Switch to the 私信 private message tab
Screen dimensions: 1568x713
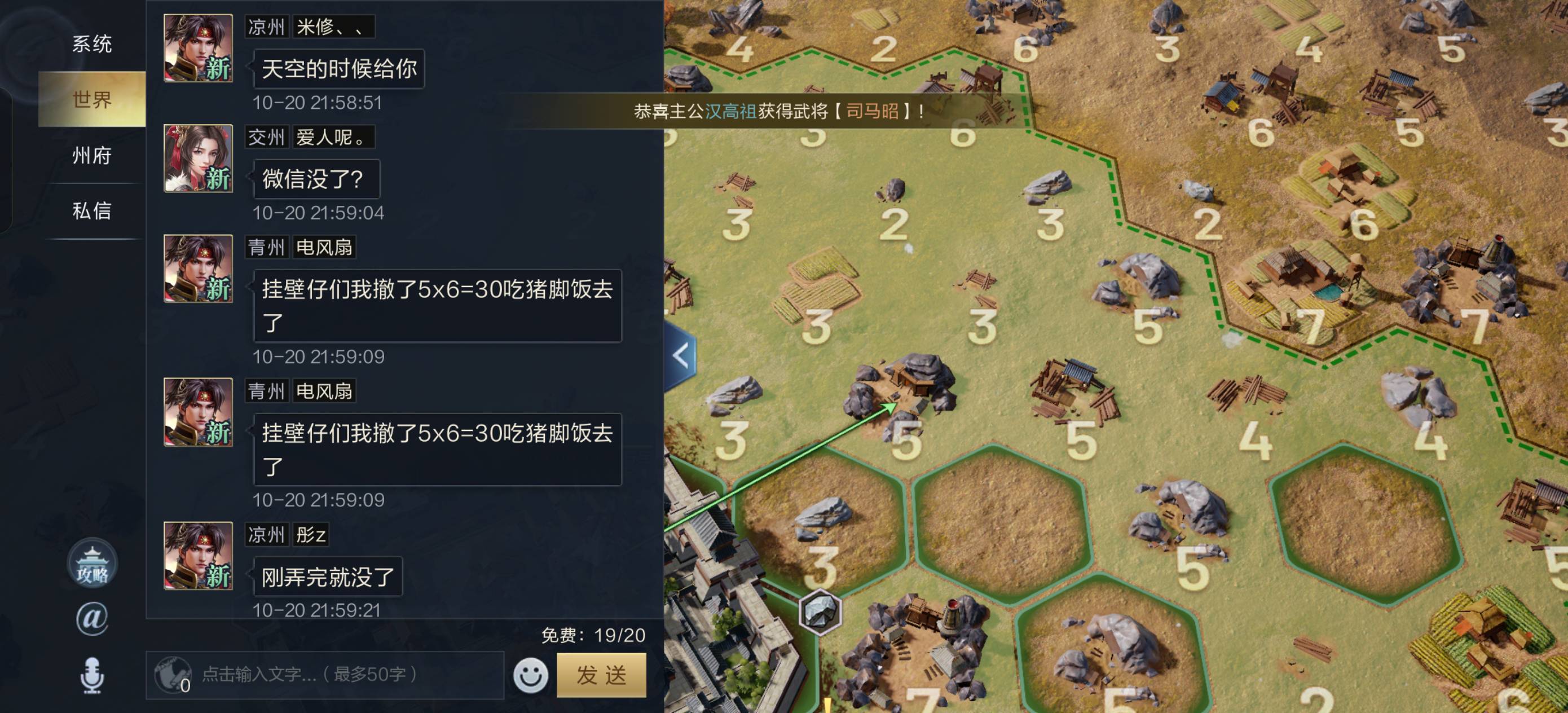[x=92, y=210]
